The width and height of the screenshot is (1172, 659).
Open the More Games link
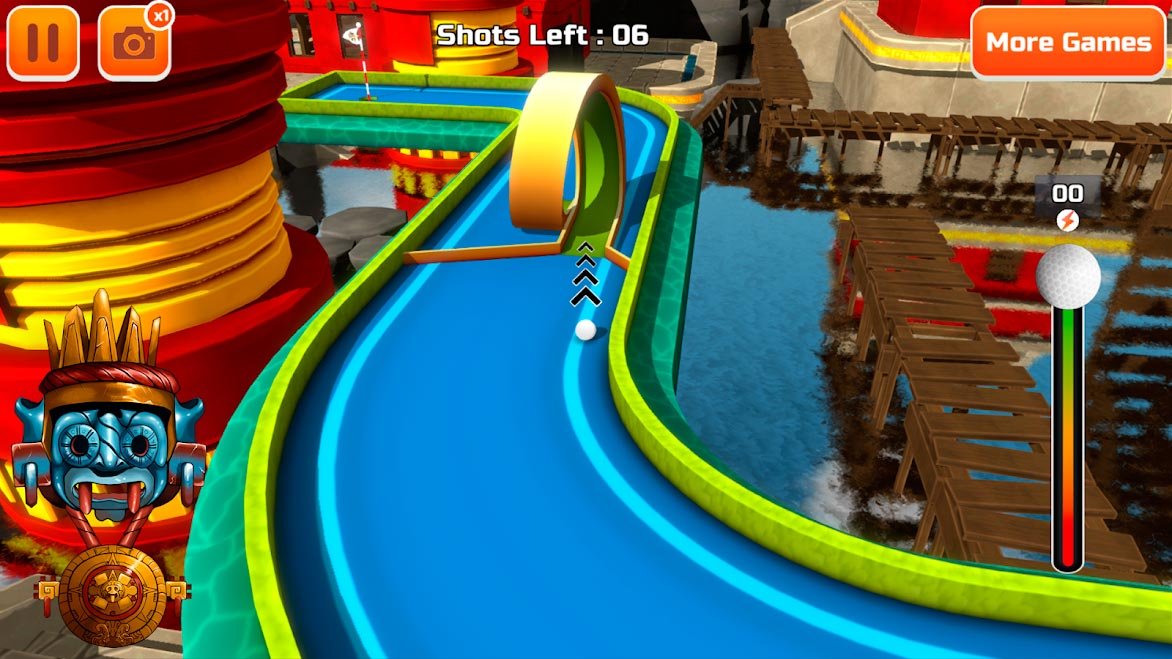tap(1068, 43)
